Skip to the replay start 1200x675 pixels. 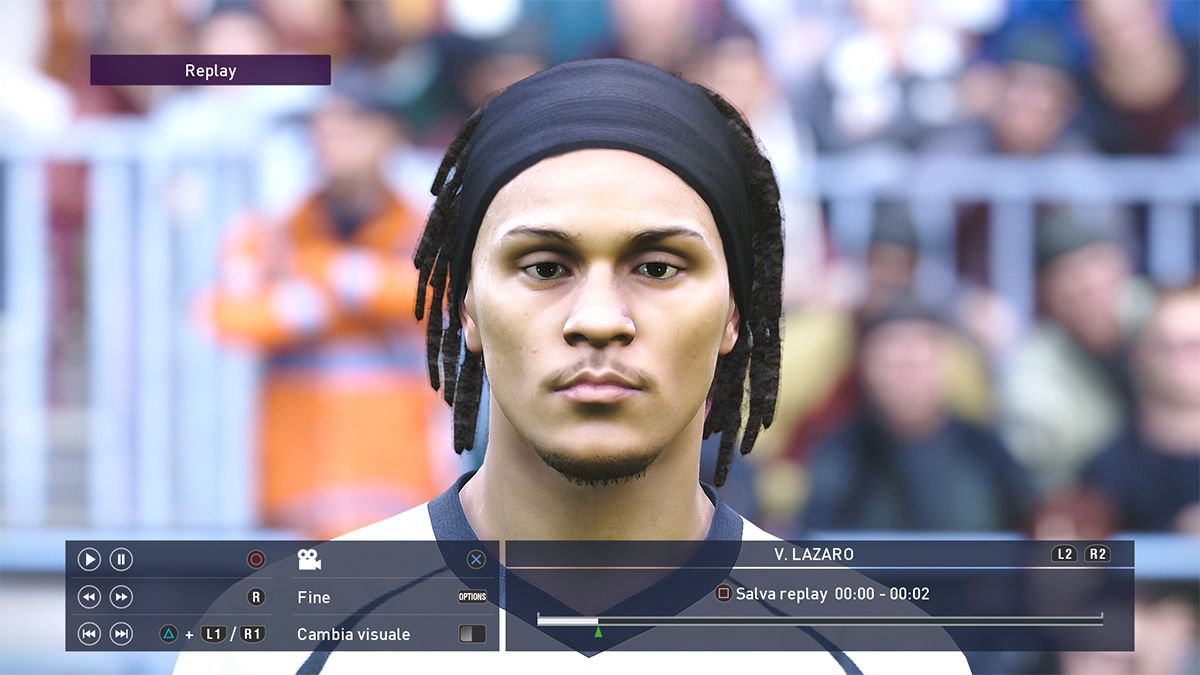point(89,634)
